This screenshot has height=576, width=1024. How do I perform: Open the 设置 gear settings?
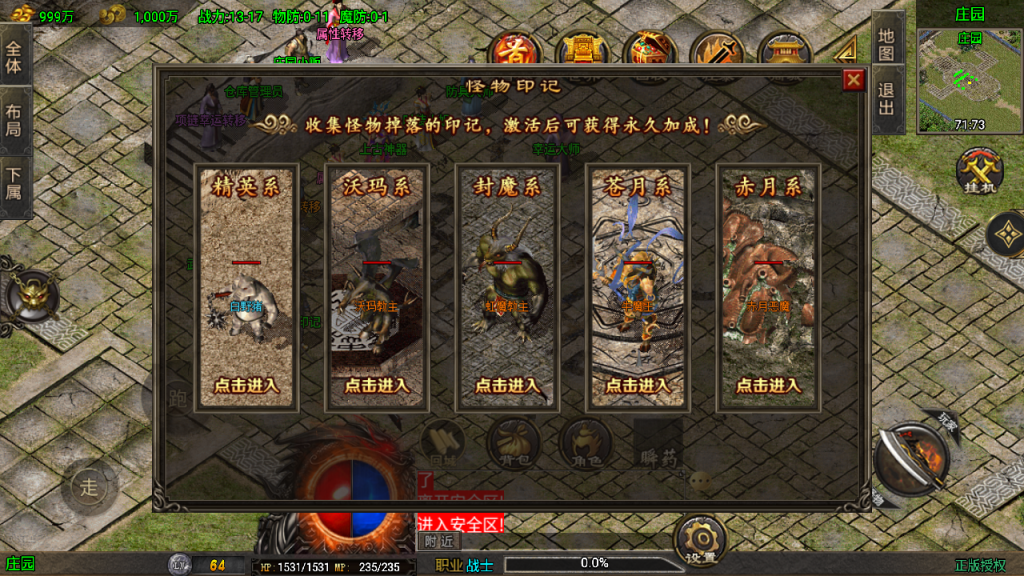tap(699, 541)
